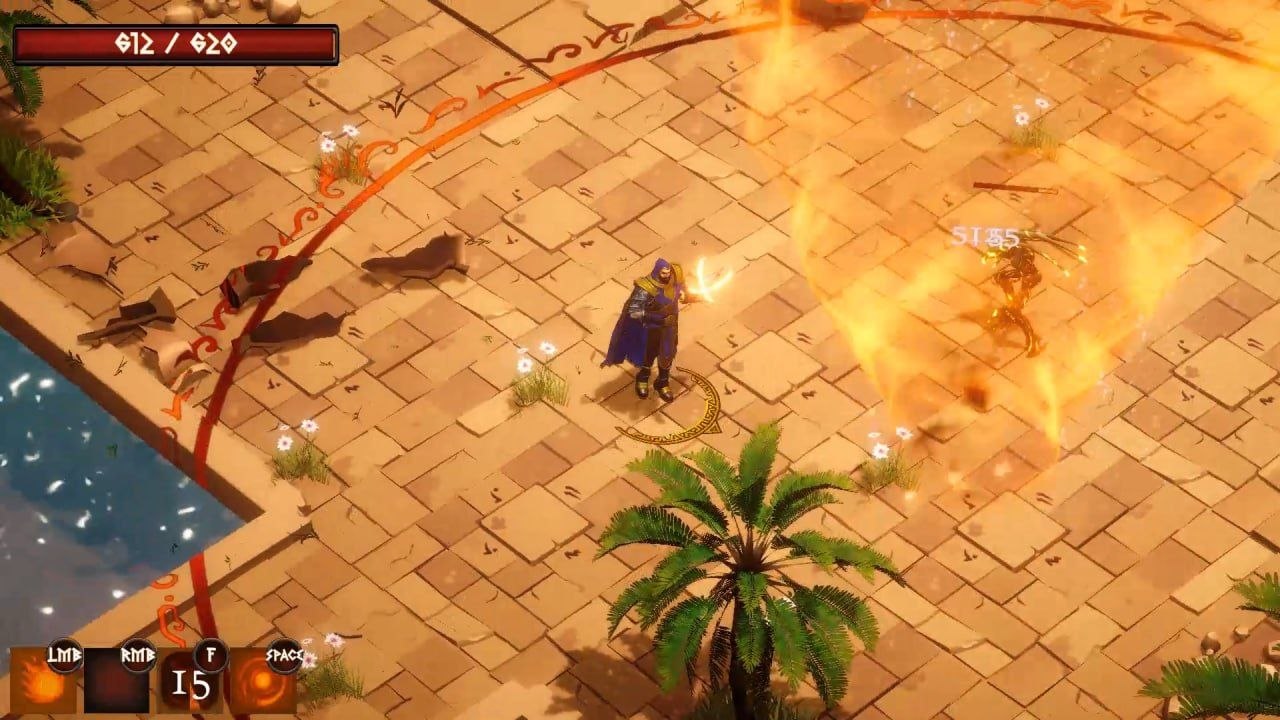Activate the fireball ability icon
1280x720 pixels.
[x=42, y=681]
